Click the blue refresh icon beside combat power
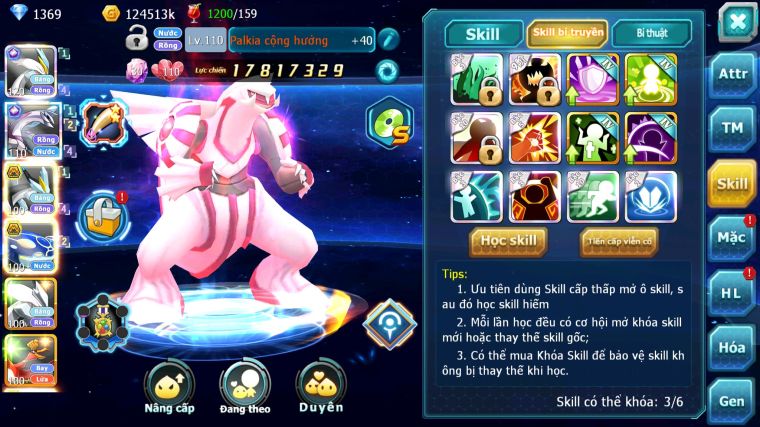 click(x=386, y=70)
